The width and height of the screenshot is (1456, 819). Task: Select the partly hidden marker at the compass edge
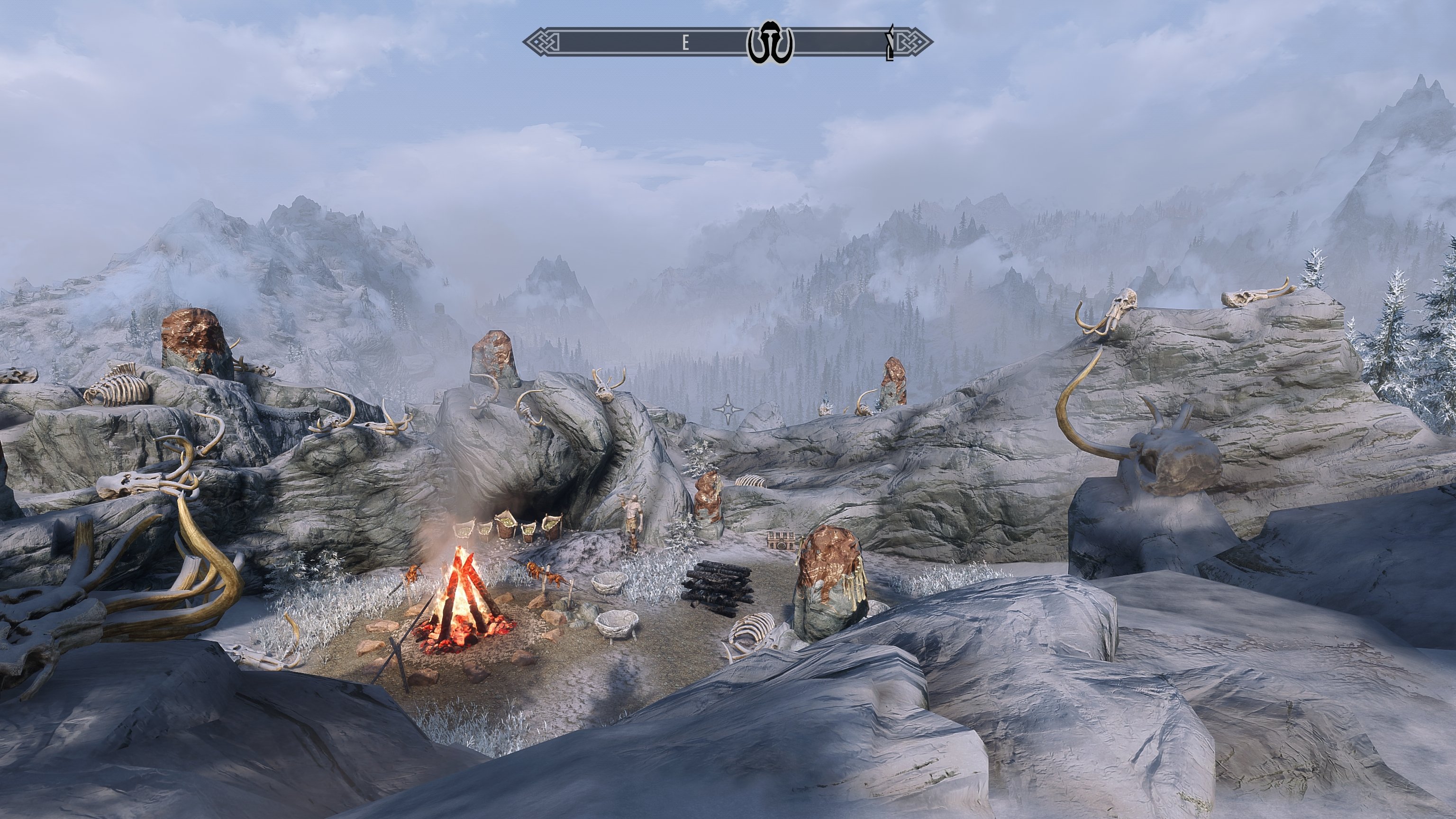(890, 43)
